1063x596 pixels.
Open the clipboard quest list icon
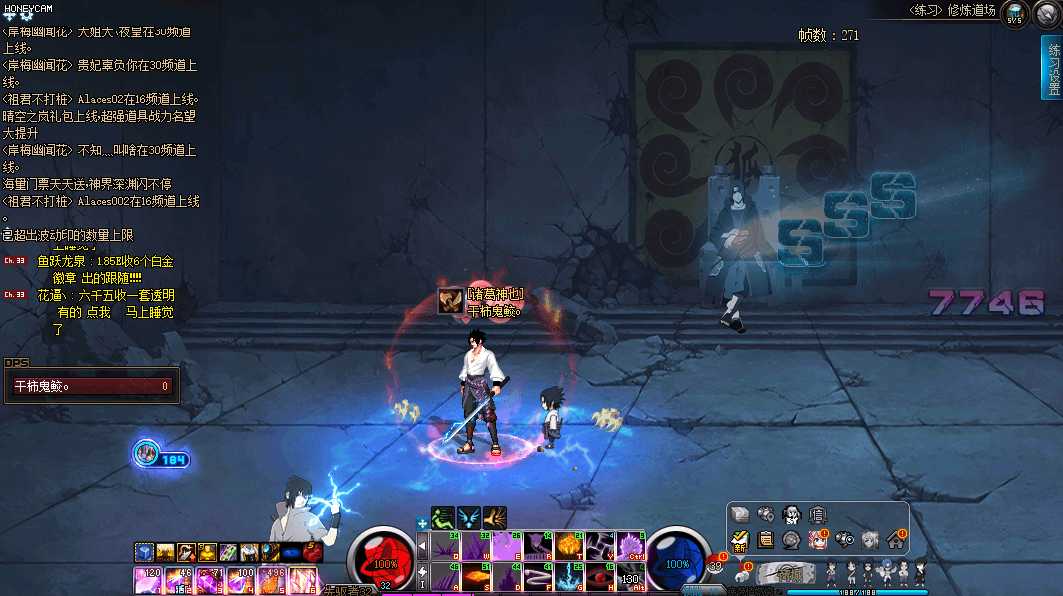(766, 540)
